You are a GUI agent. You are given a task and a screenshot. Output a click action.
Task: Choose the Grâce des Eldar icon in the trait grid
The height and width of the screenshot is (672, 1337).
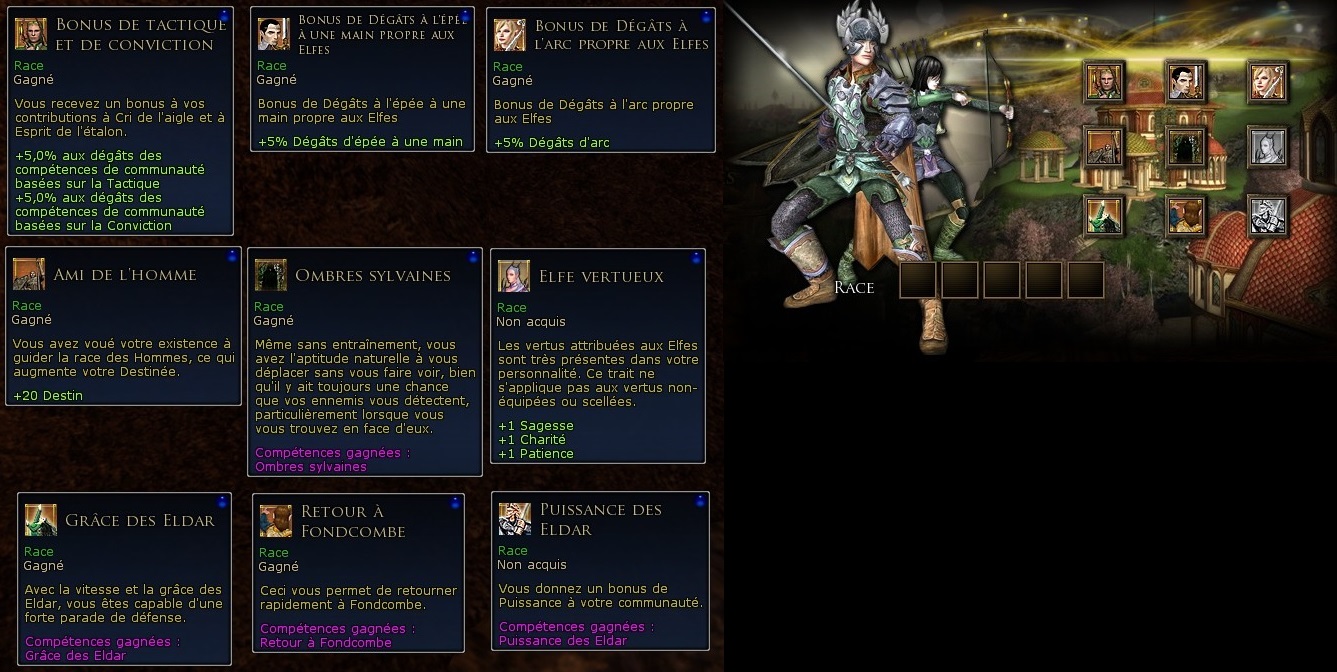tap(1104, 214)
